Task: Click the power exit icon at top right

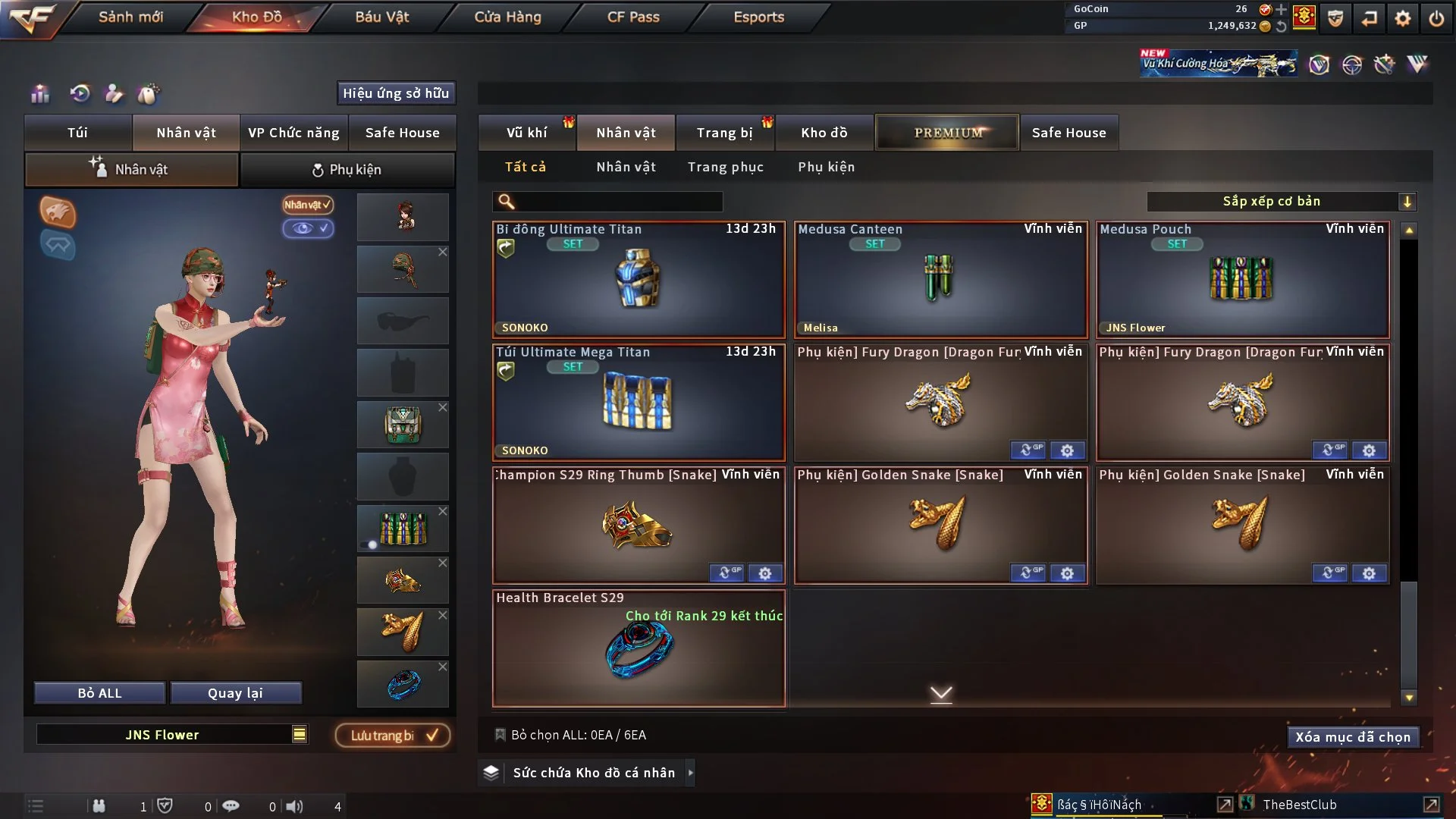Action: 1437,18
